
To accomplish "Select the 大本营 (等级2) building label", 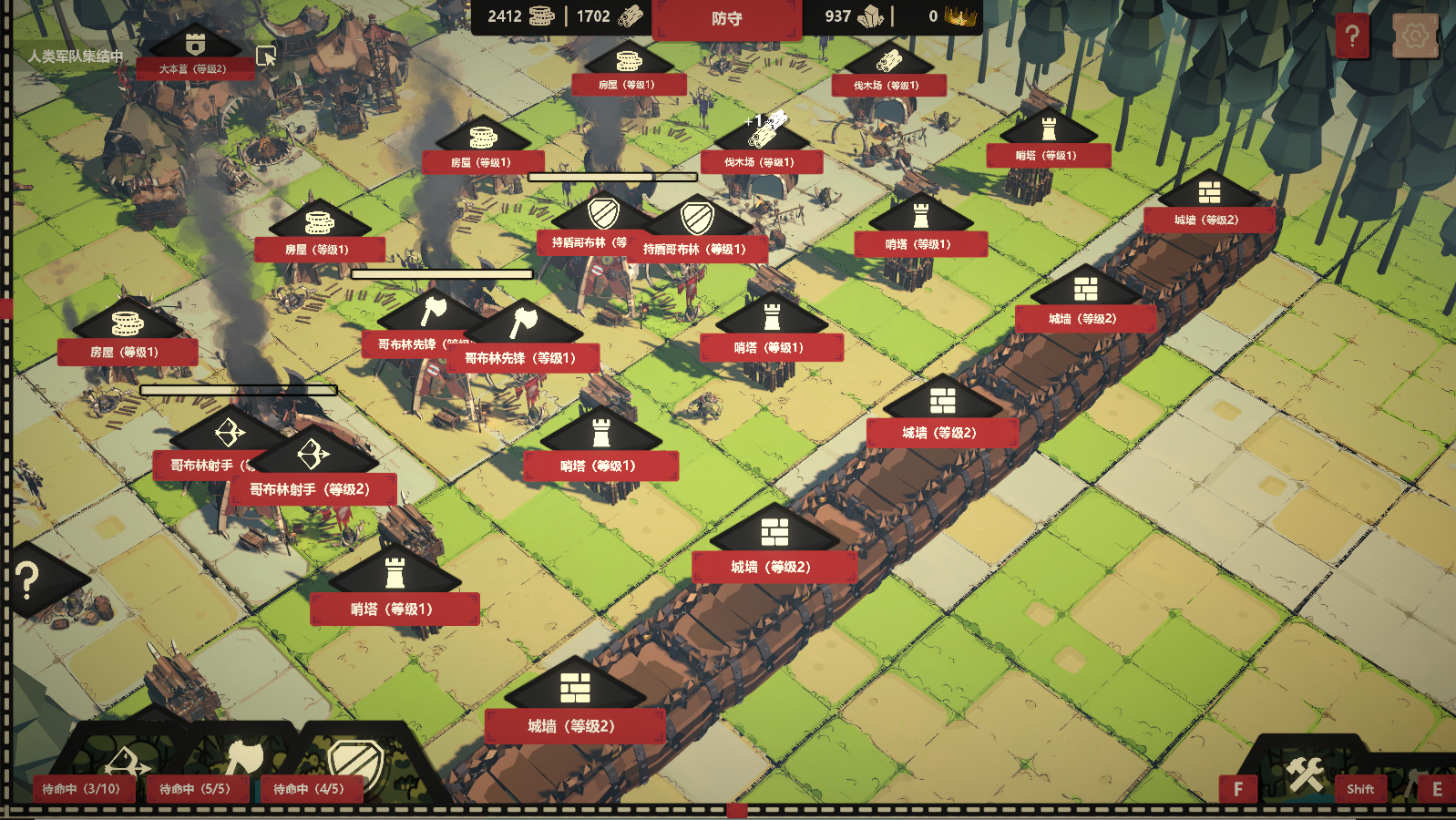I will 193,68.
